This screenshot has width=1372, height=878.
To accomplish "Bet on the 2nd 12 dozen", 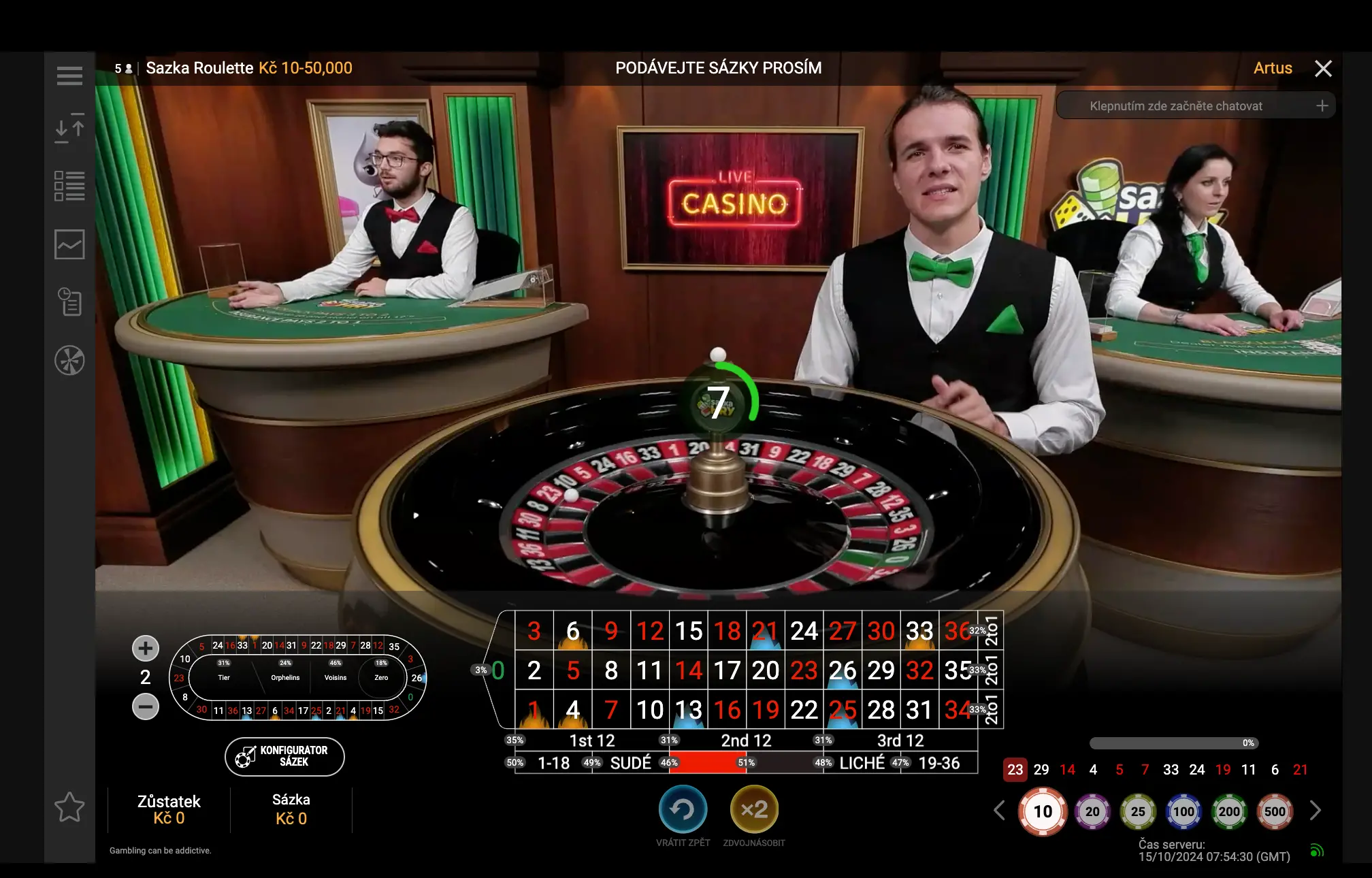I will coord(746,741).
